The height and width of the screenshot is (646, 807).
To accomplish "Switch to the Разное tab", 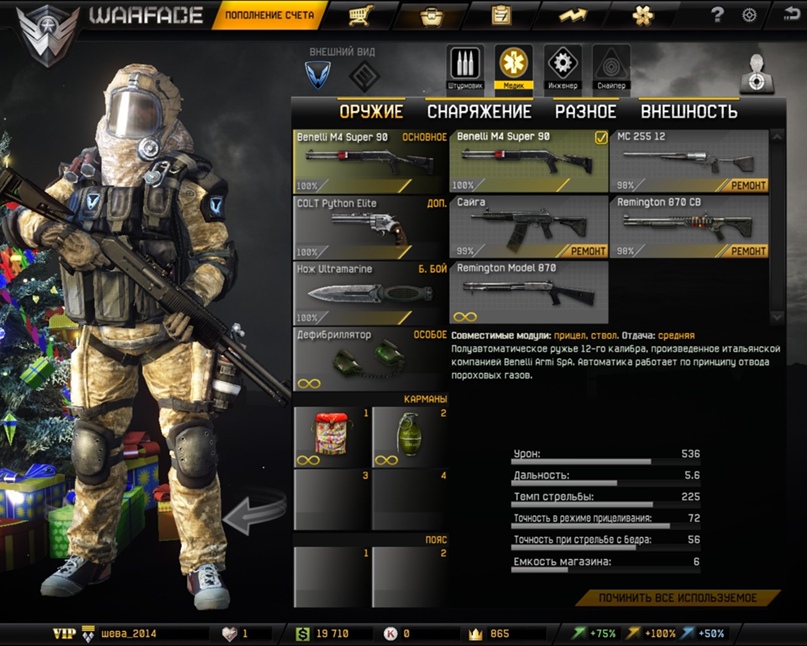I will point(585,112).
